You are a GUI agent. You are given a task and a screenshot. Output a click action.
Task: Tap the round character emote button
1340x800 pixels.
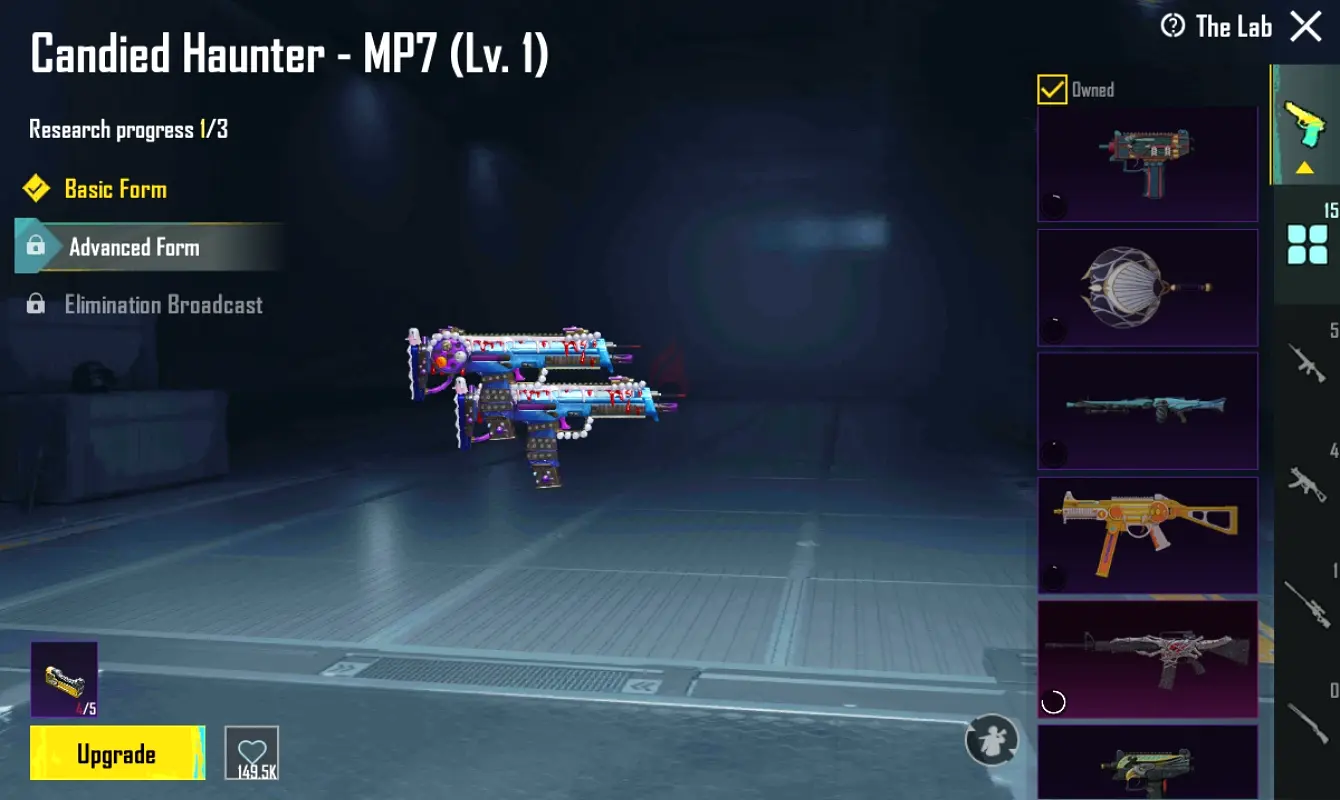pos(991,741)
